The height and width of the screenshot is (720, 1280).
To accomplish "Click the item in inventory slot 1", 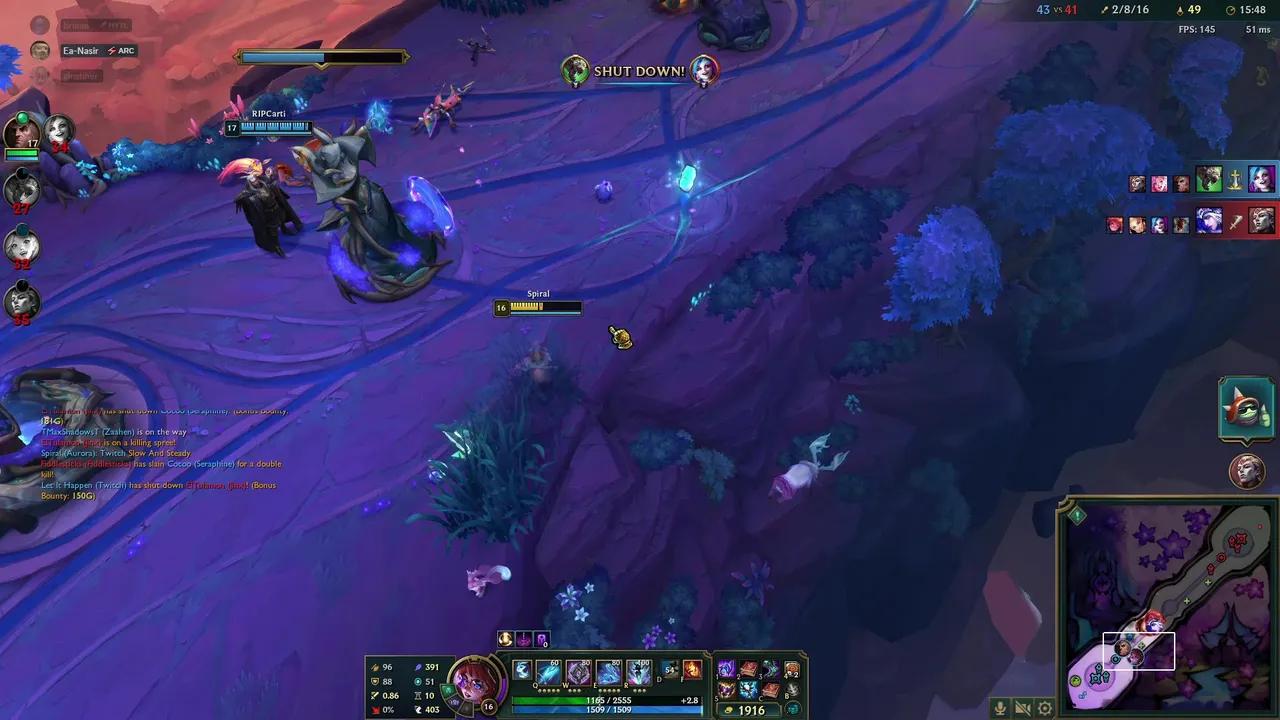I will [726, 668].
